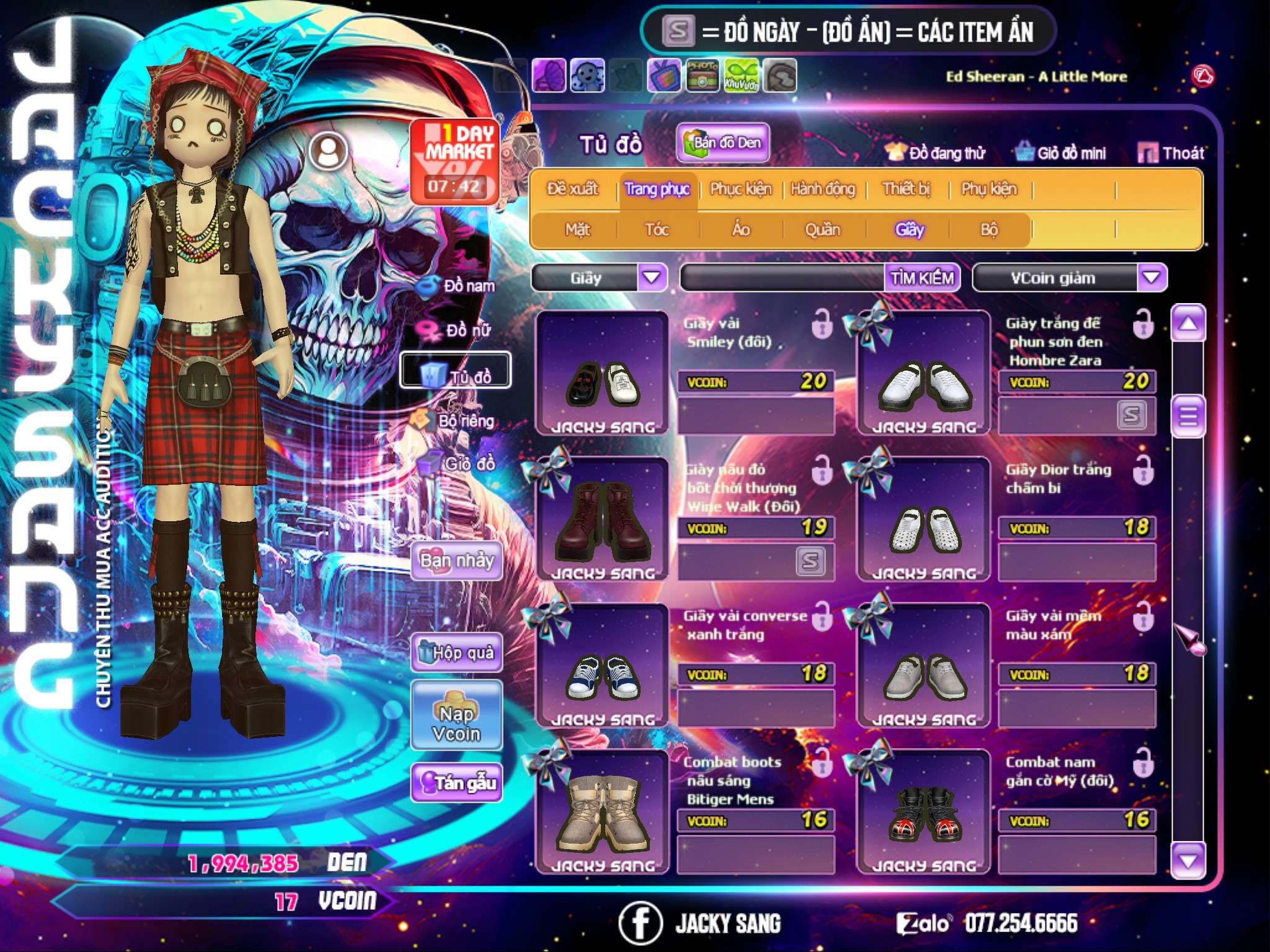Viewport: 1270px width, 952px height.
Task: Open the Bán đồ Den shop
Action: pos(722,143)
